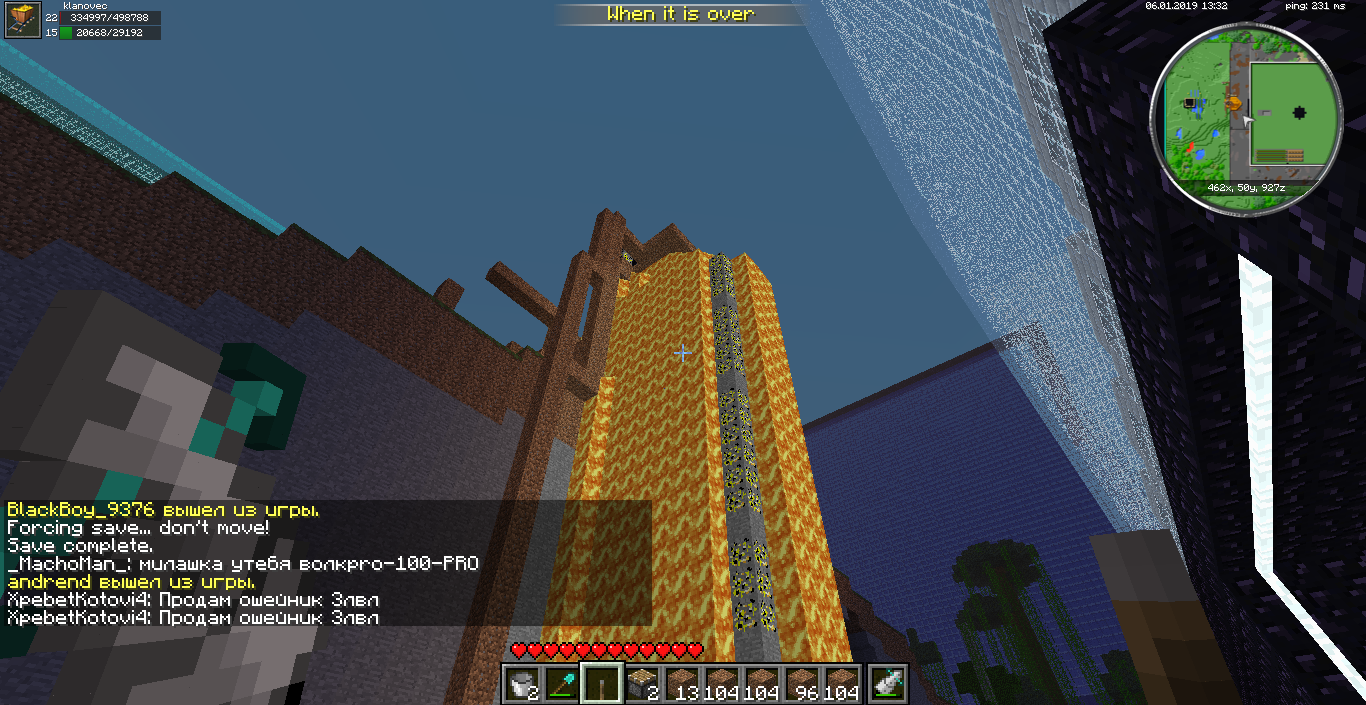1366x705 pixels.
Task: Select the diamond shovel hotbar slot
Action: (x=562, y=683)
